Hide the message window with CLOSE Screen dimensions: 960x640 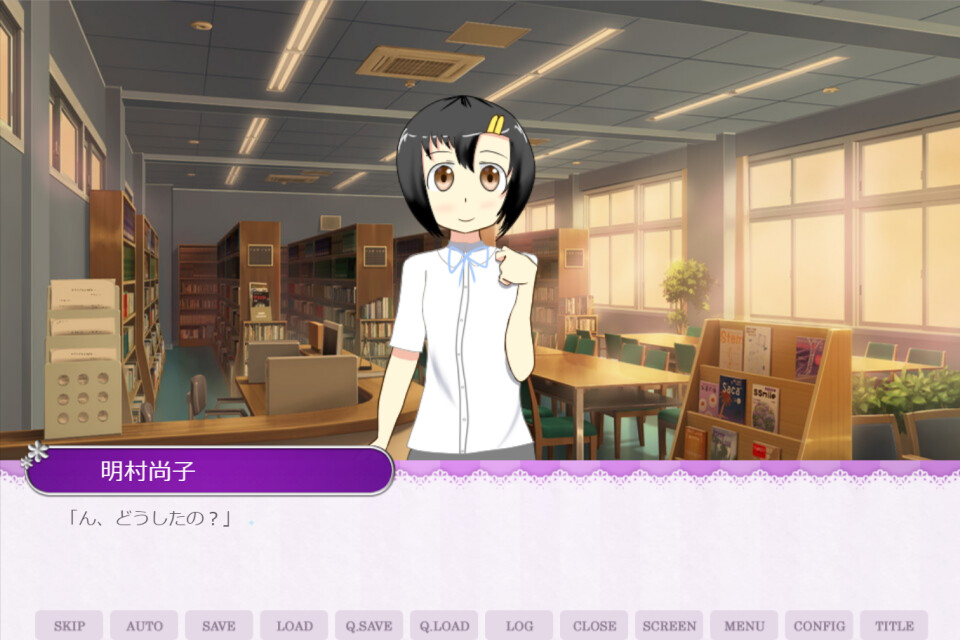594,626
